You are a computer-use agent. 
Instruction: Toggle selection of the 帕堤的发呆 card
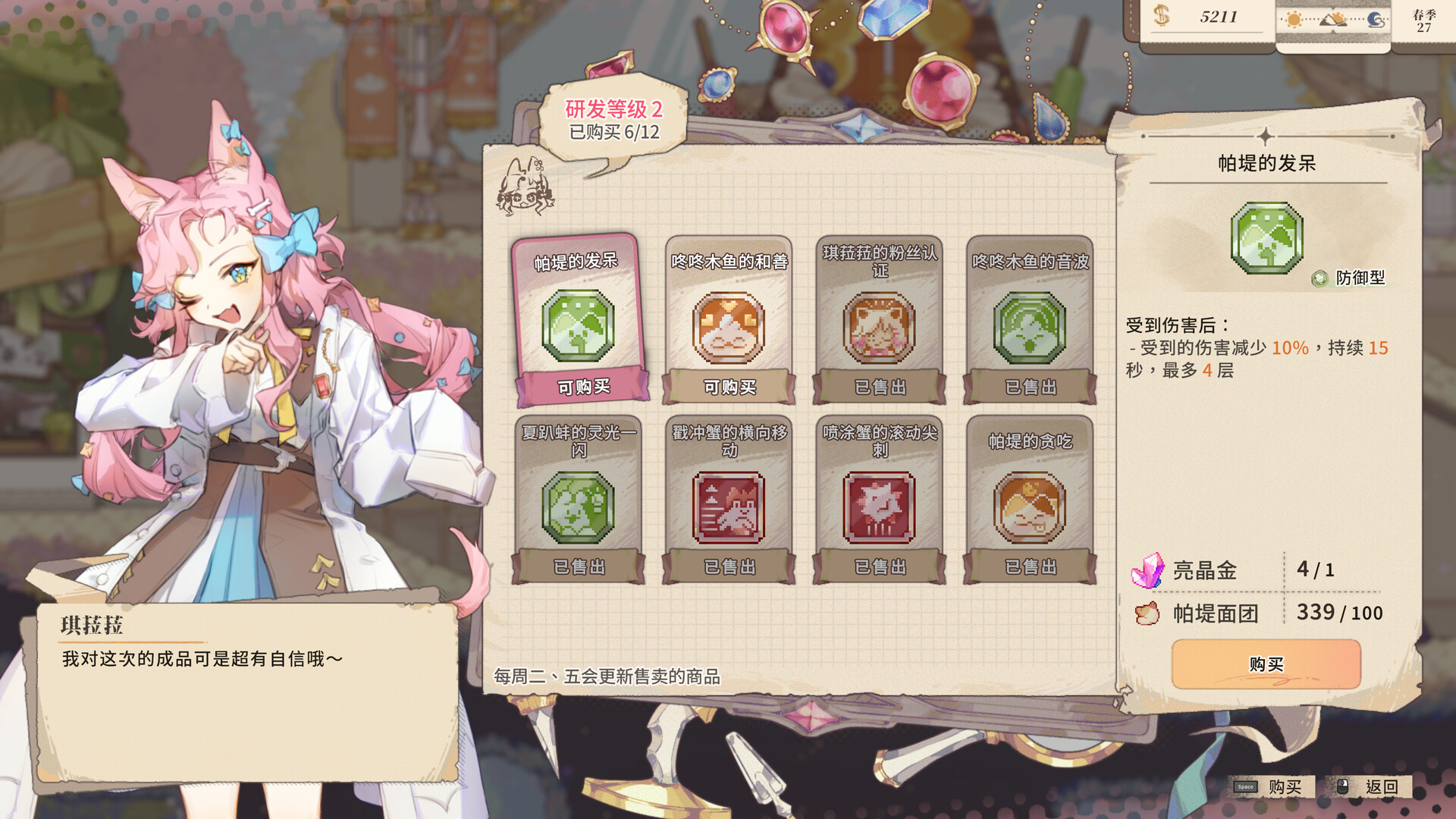[578, 318]
